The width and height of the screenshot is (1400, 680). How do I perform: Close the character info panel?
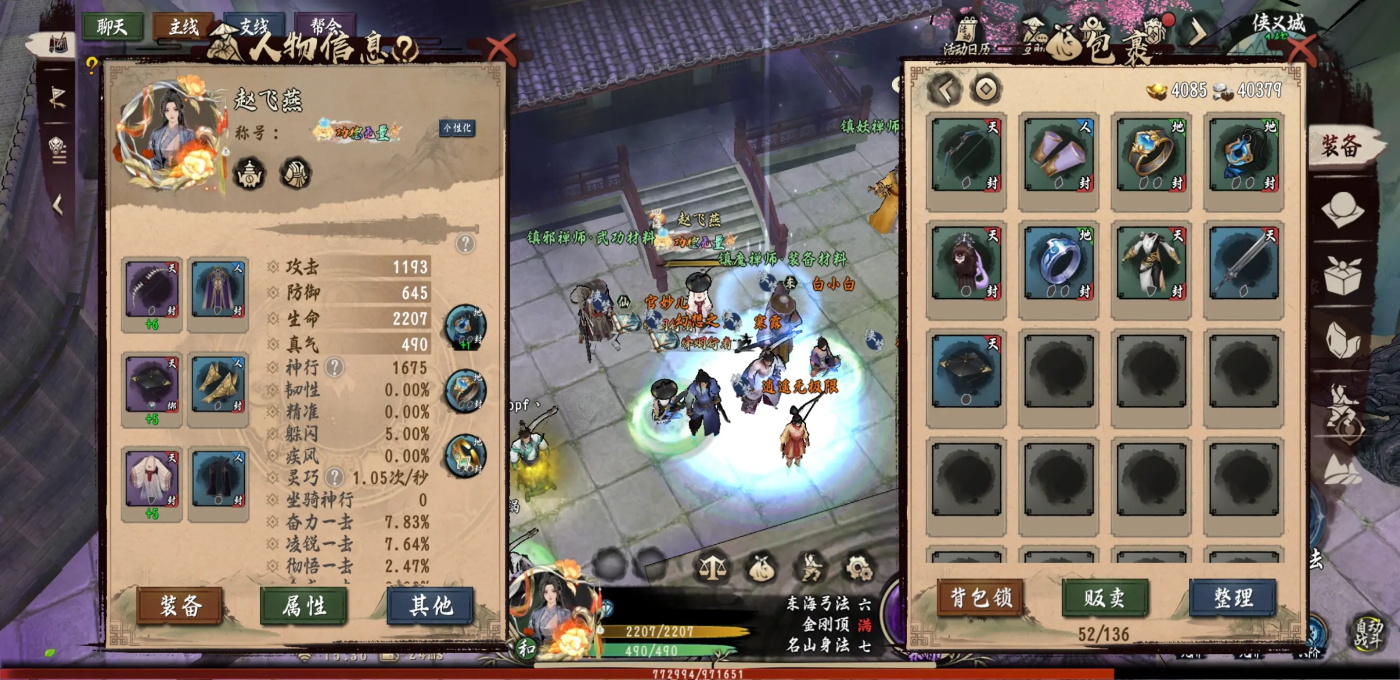pyautogui.click(x=499, y=47)
